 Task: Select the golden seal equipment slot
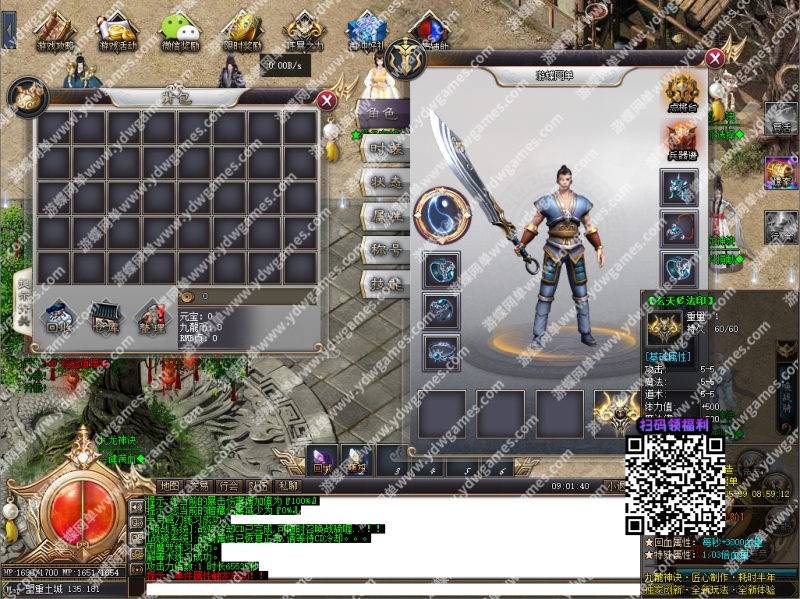click(617, 412)
